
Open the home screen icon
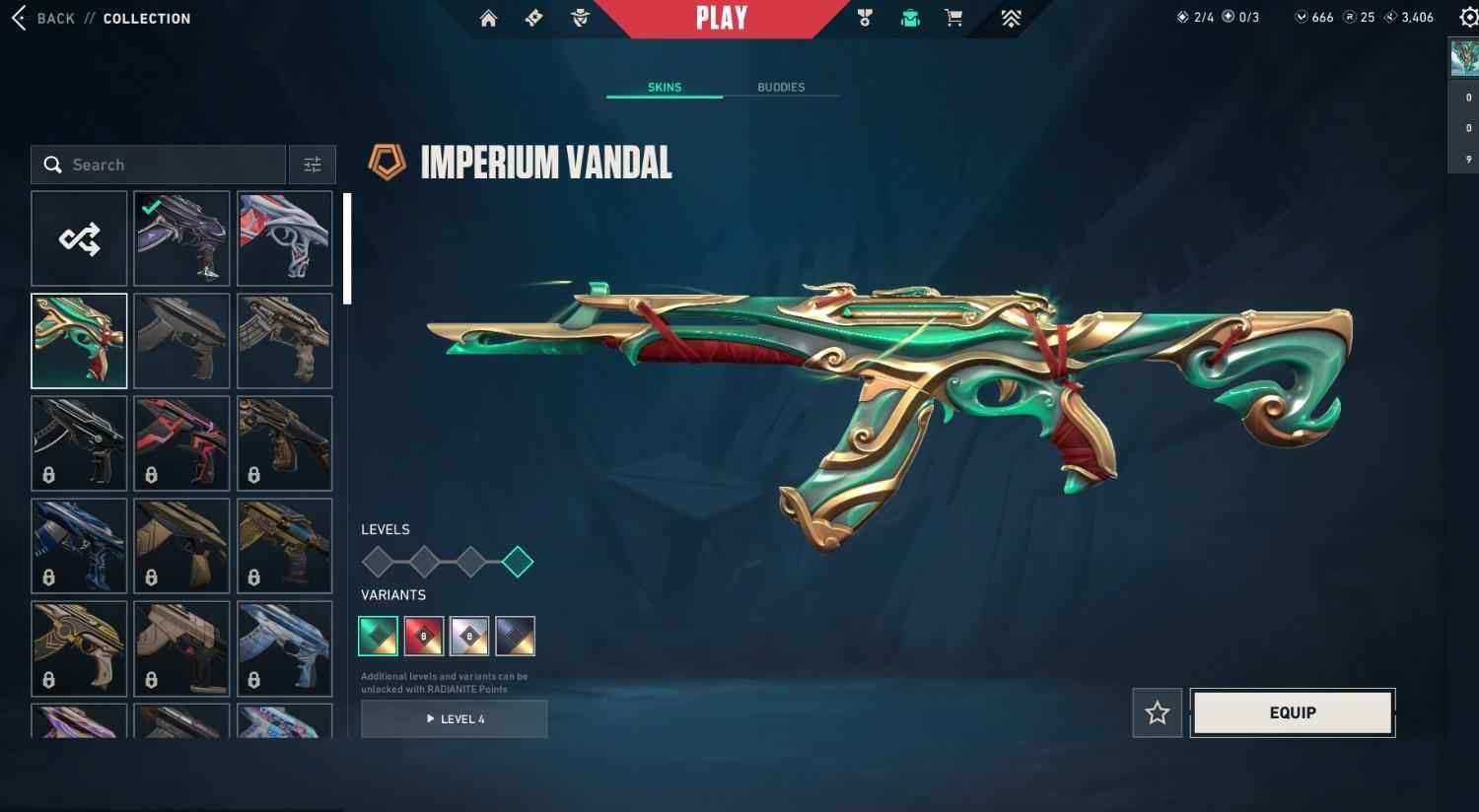coord(488,19)
